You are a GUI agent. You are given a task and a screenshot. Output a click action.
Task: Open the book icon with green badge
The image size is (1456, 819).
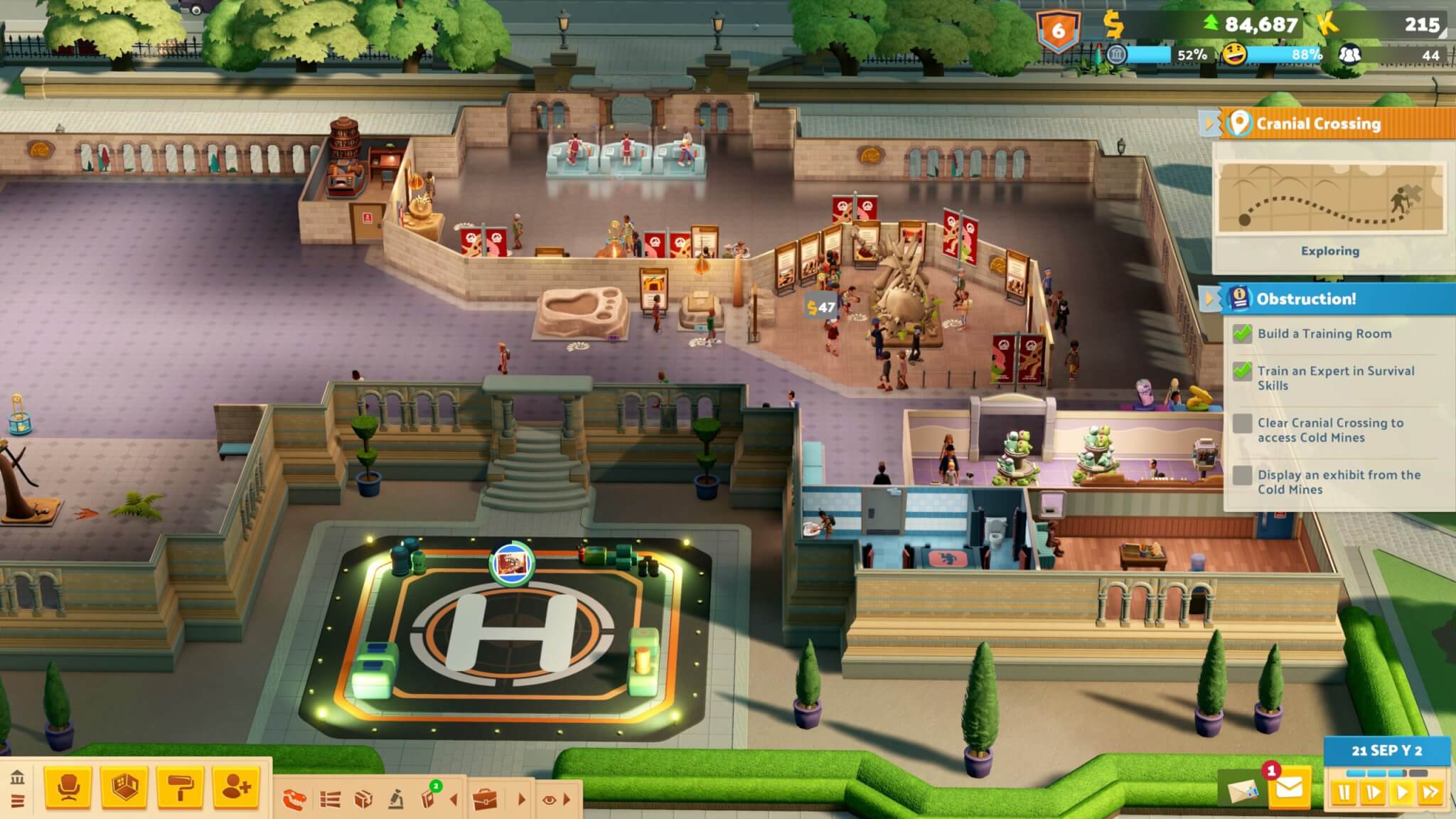tap(429, 798)
